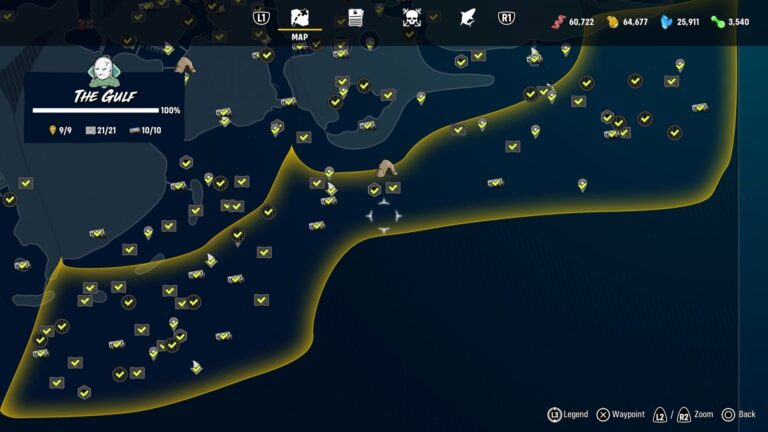Image resolution: width=768 pixels, height=432 pixels.
Task: Select The Gulf region portrait
Action: point(103,70)
